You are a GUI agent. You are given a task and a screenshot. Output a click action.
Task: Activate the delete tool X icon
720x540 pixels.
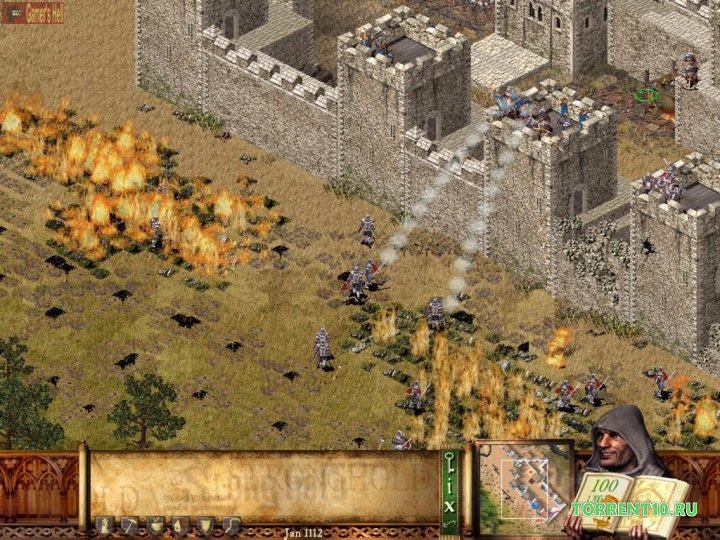point(449,508)
